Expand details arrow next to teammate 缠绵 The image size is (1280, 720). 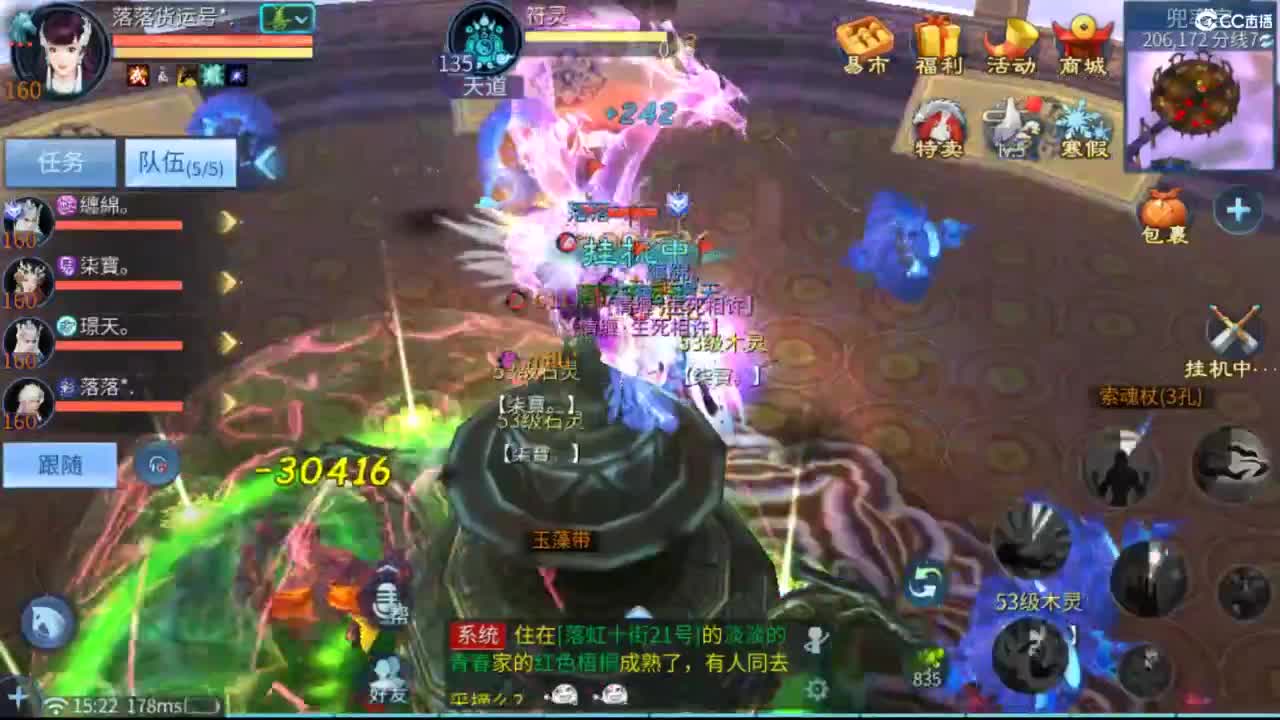point(225,219)
